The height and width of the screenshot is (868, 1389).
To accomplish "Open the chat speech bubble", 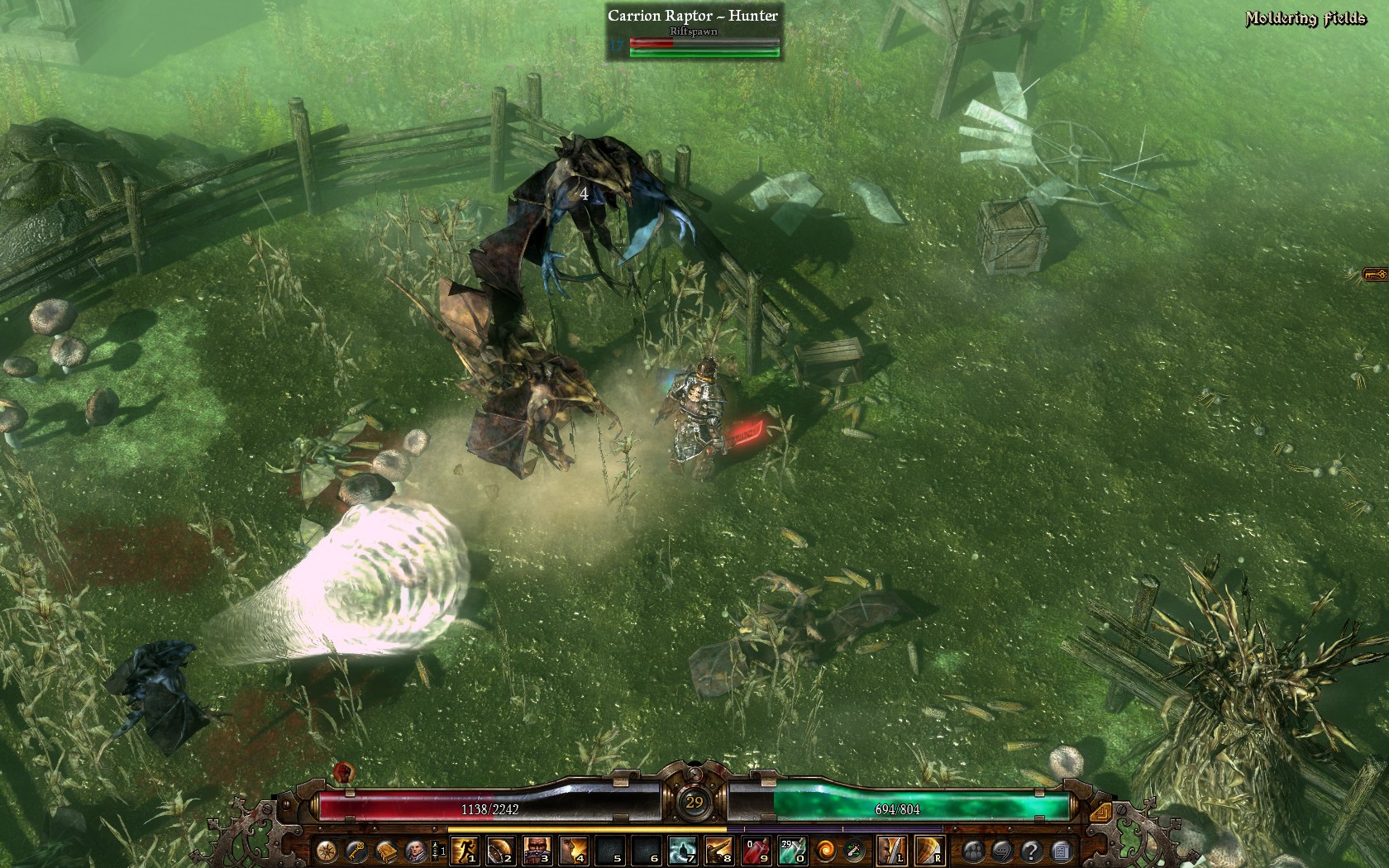I will pyautogui.click(x=1002, y=850).
